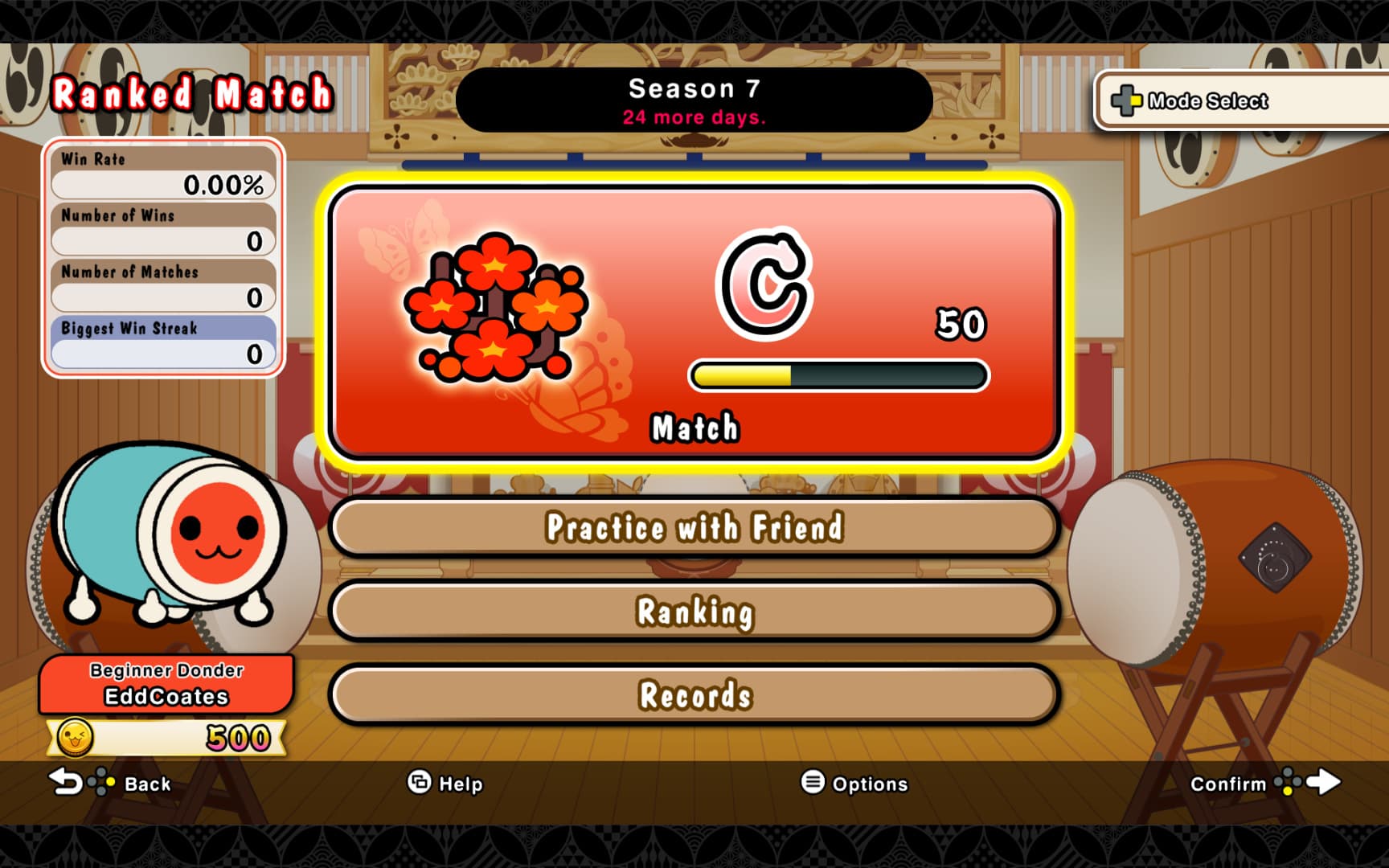Viewport: 1389px width, 868px height.
Task: Click the rank progress bar
Action: pos(838,373)
